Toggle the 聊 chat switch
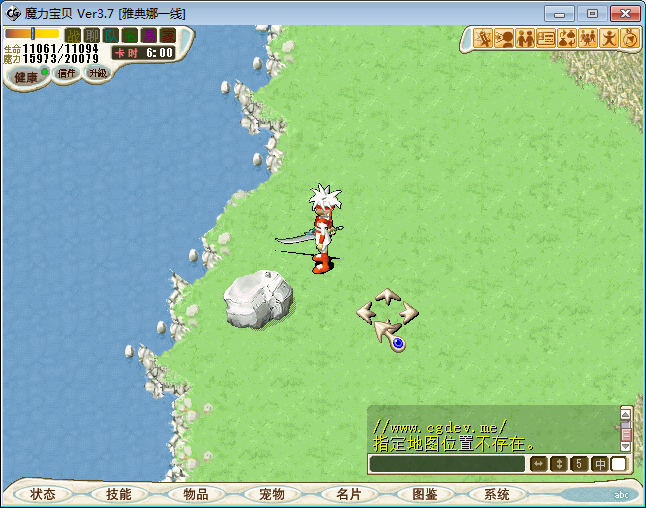 (x=91, y=35)
